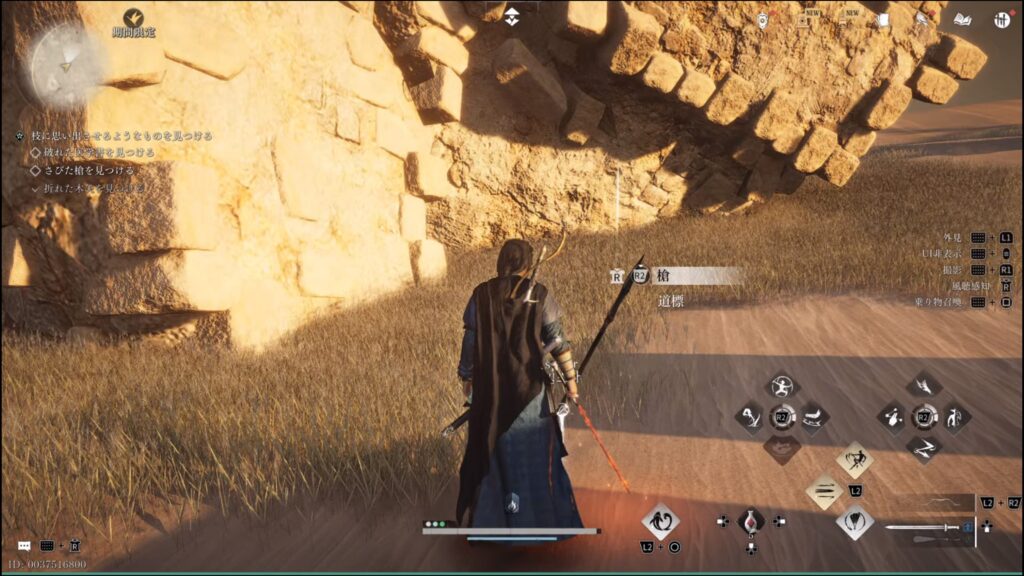
Task: Select the rusty spear objective in the quest tracker
Action: pos(88,170)
